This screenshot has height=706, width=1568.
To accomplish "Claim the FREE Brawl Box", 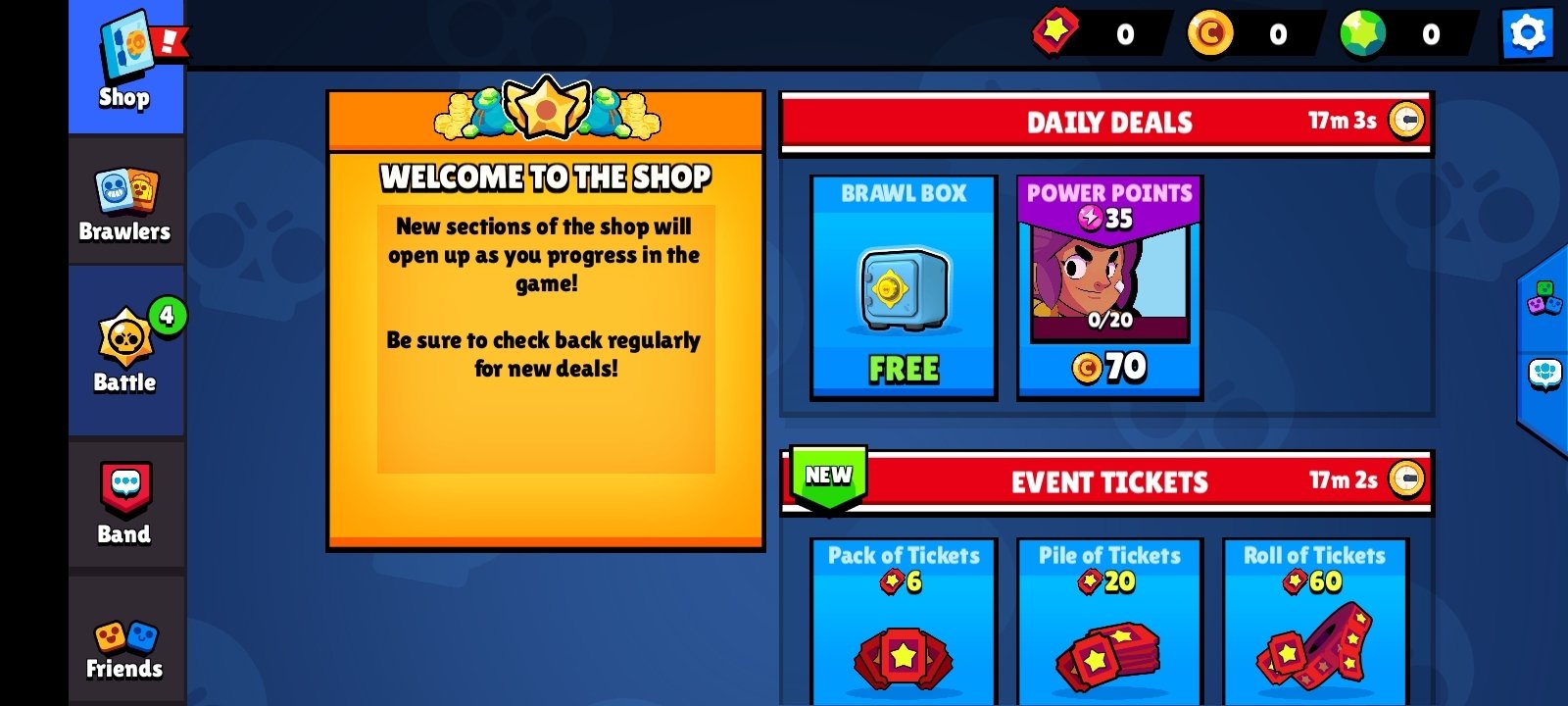I will coord(903,284).
